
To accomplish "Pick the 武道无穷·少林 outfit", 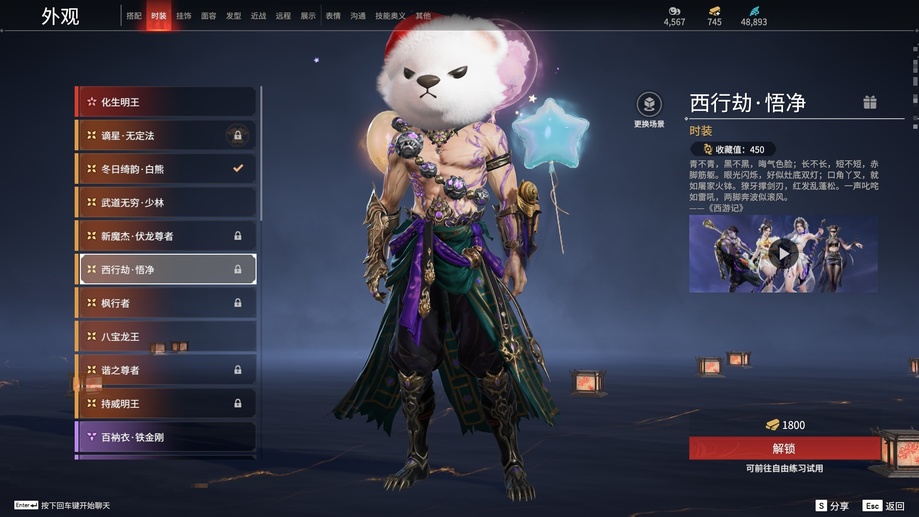I will click(166, 203).
